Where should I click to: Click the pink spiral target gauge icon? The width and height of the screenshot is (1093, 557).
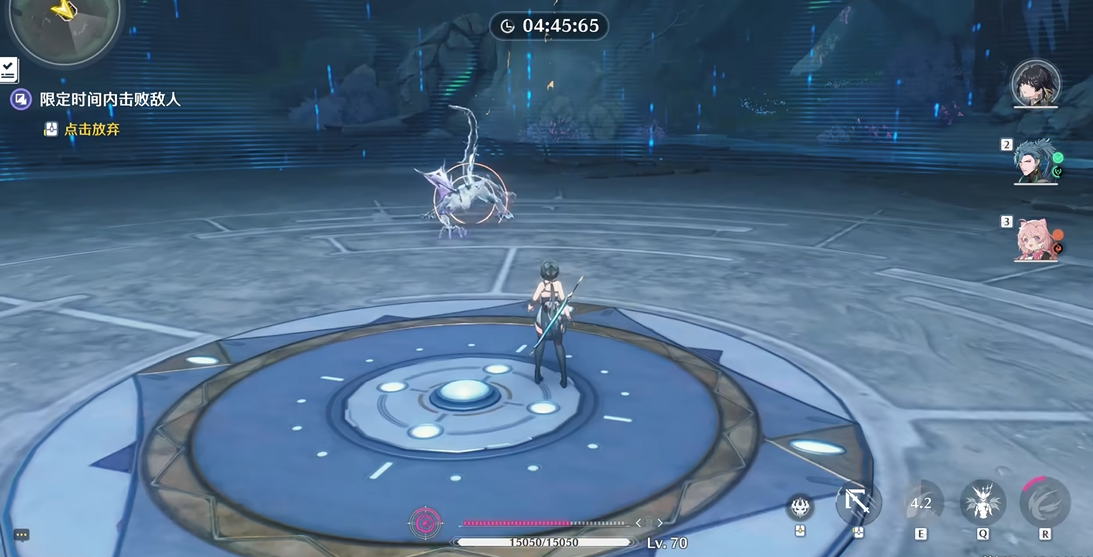(426, 522)
